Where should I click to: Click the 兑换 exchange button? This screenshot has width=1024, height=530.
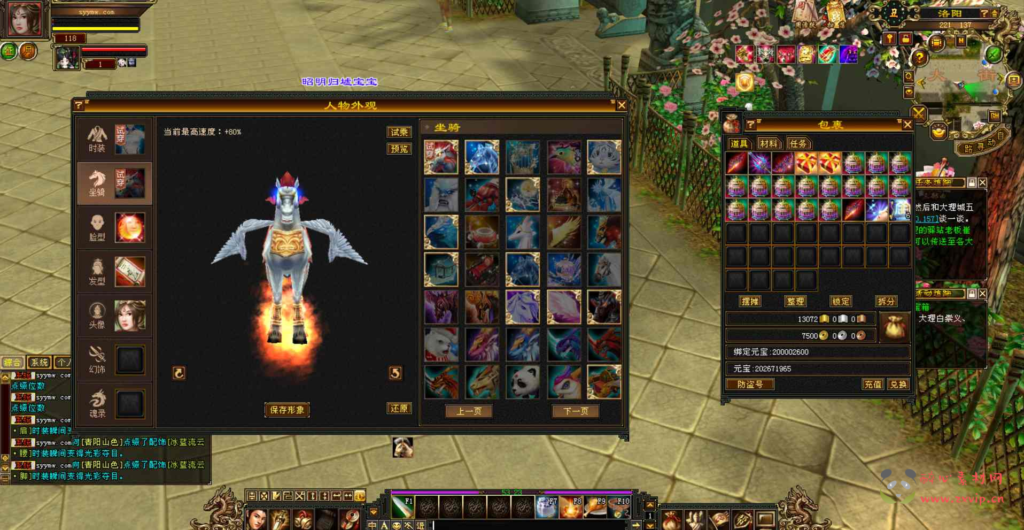click(898, 384)
